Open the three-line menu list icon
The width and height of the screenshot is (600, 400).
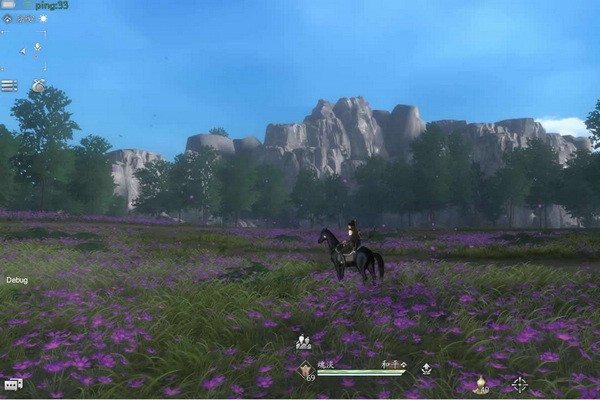(x=9, y=86)
